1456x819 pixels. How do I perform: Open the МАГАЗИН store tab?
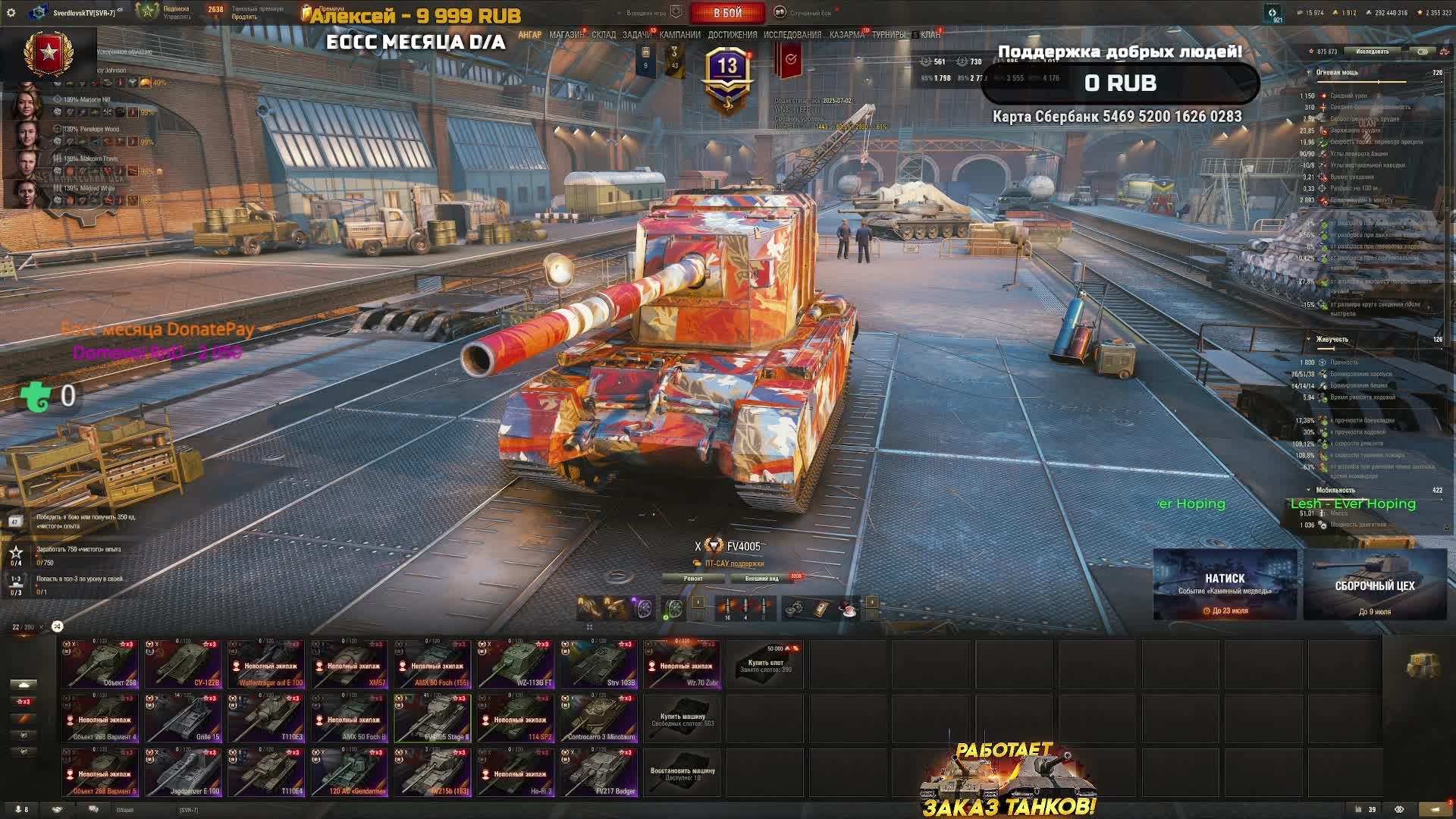566,35
